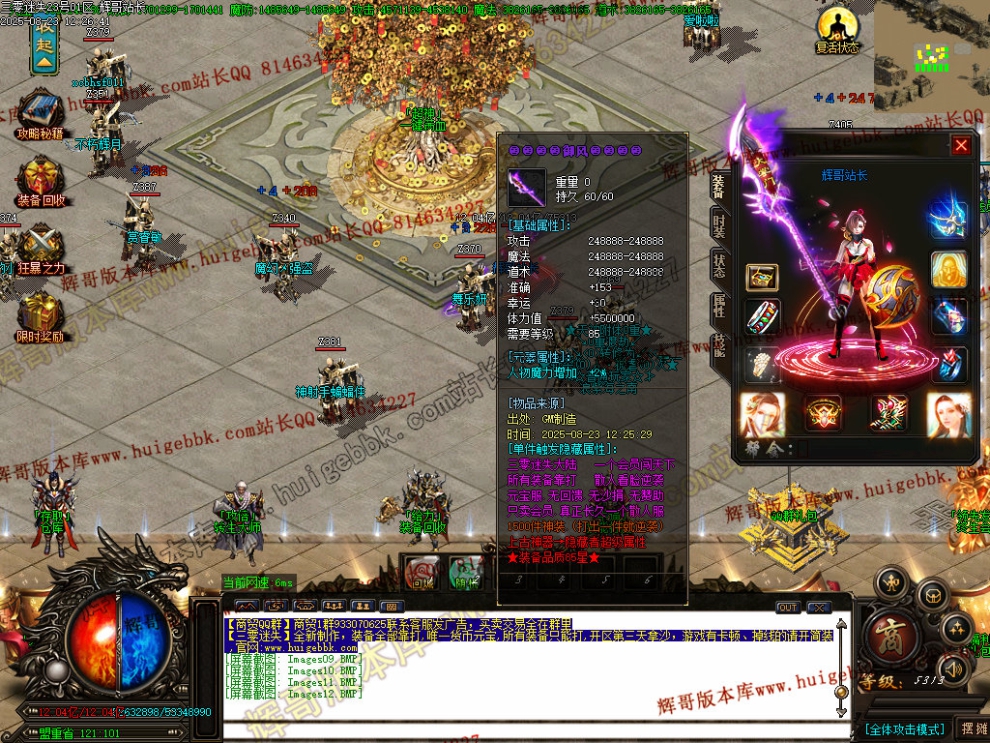
Task: Toggle the 全体攻击模式 attack mode
Action: (906, 729)
